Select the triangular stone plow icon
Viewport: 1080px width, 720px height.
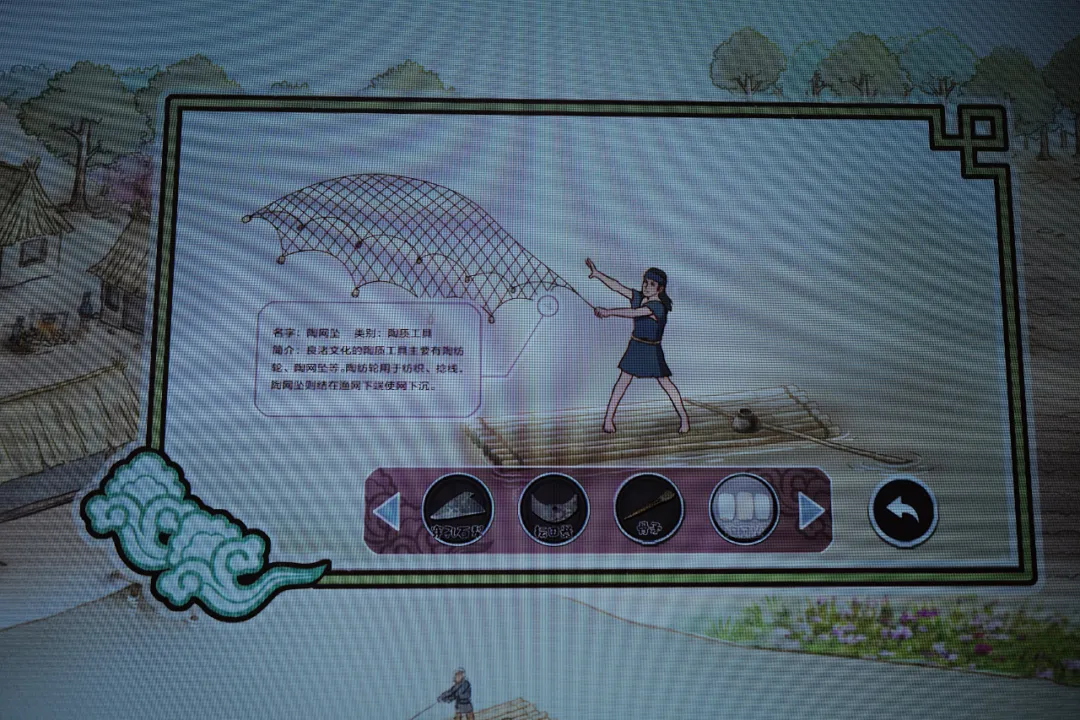point(457,509)
